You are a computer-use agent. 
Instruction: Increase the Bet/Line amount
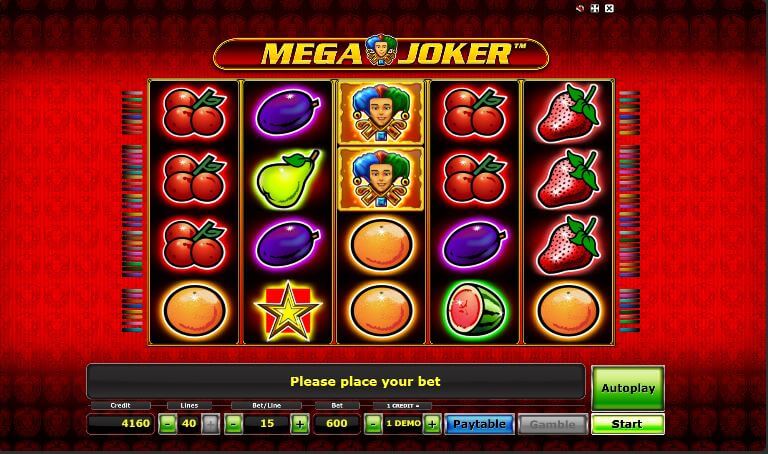pyautogui.click(x=299, y=424)
